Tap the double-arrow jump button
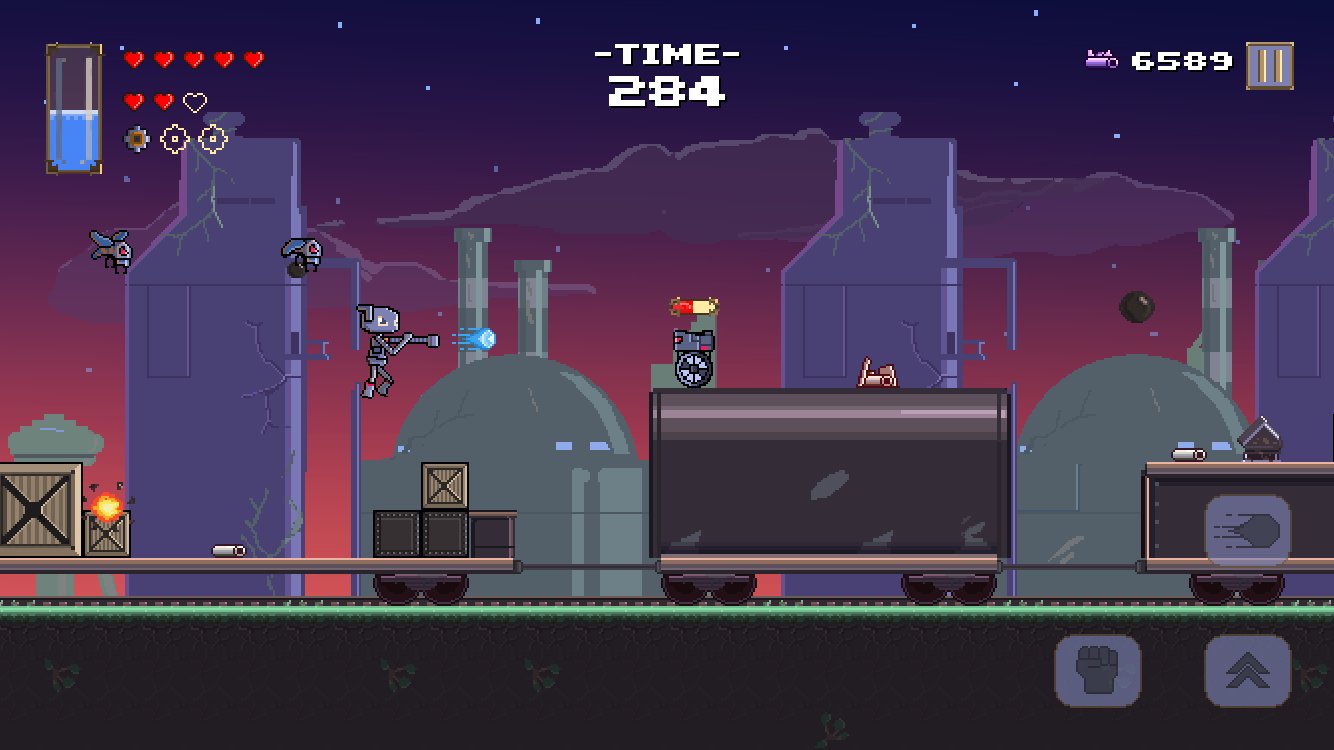The width and height of the screenshot is (1334, 750). point(1247,670)
